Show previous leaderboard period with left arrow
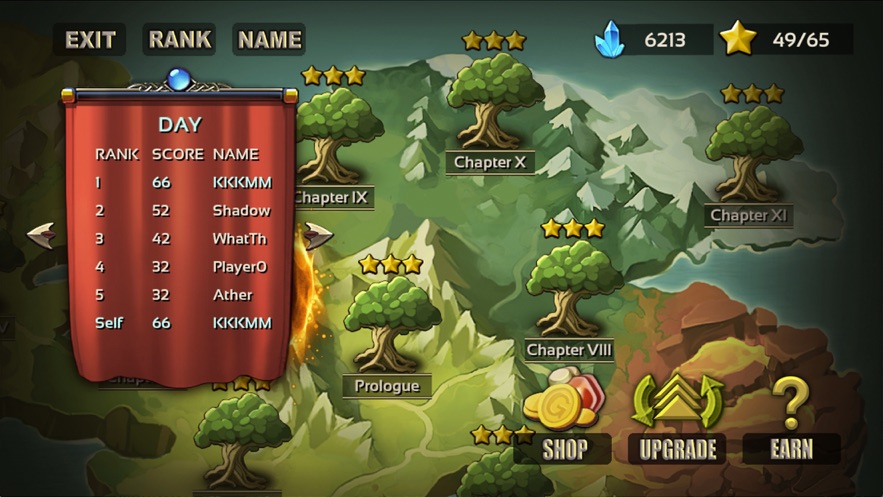The image size is (883, 497). coord(41,235)
